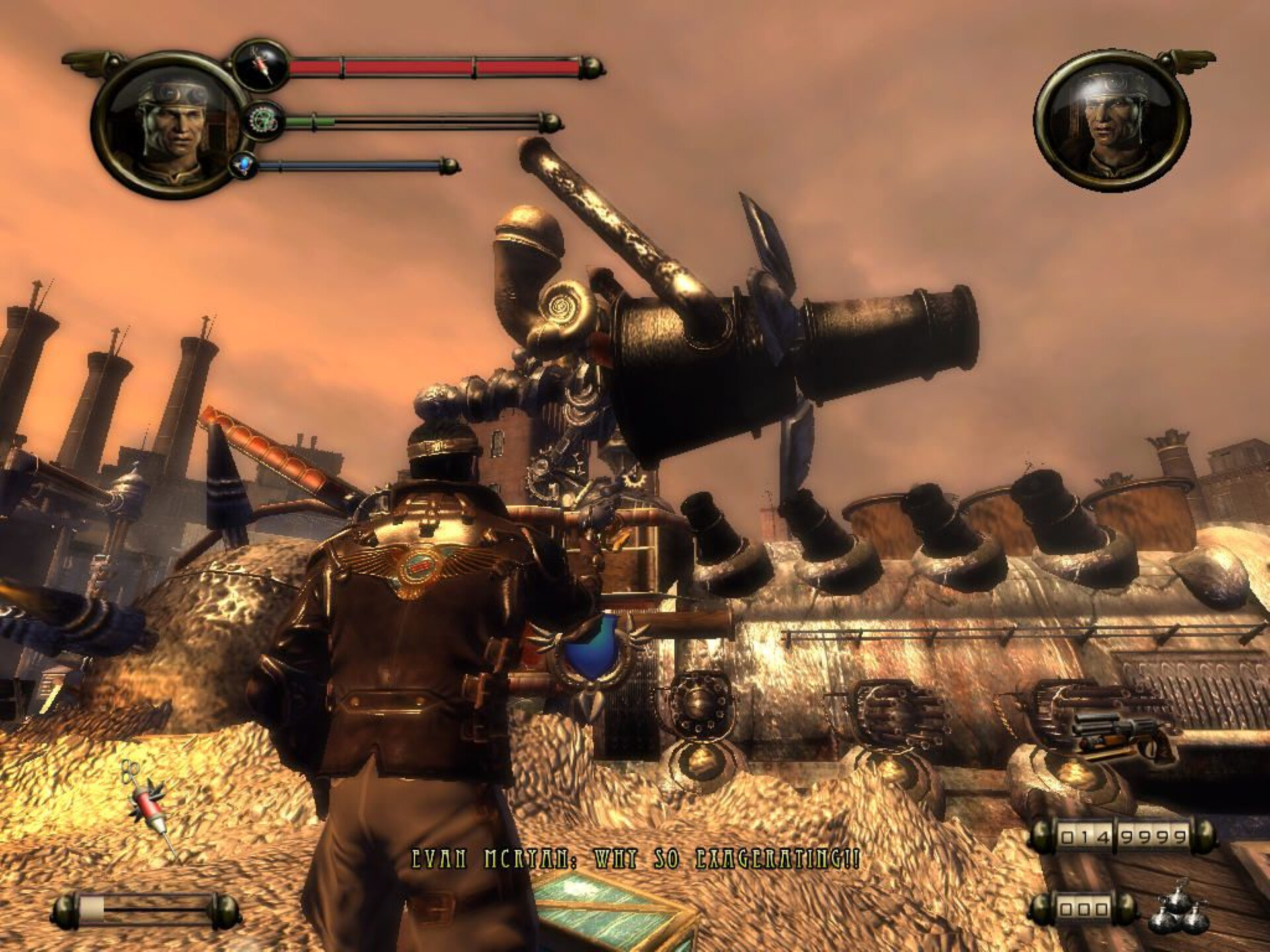This screenshot has height=952, width=1270.
Task: Click the green gear icon on the stamina gauge
Action: click(264, 120)
